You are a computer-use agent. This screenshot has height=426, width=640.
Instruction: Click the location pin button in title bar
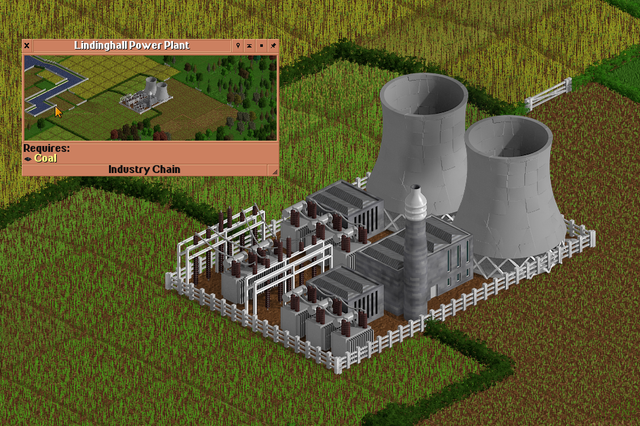(x=237, y=46)
